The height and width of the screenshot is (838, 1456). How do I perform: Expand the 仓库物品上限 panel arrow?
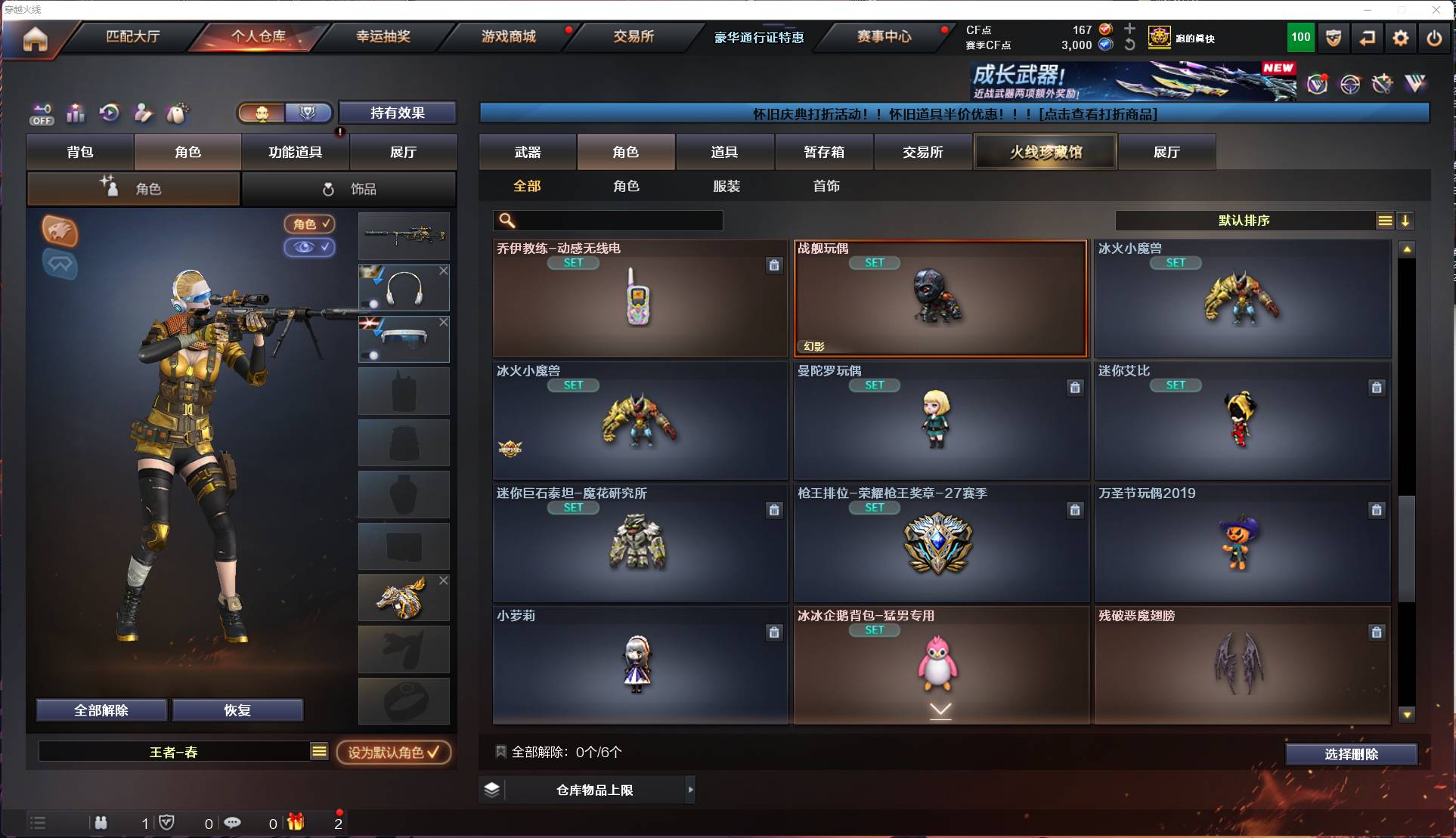click(690, 790)
